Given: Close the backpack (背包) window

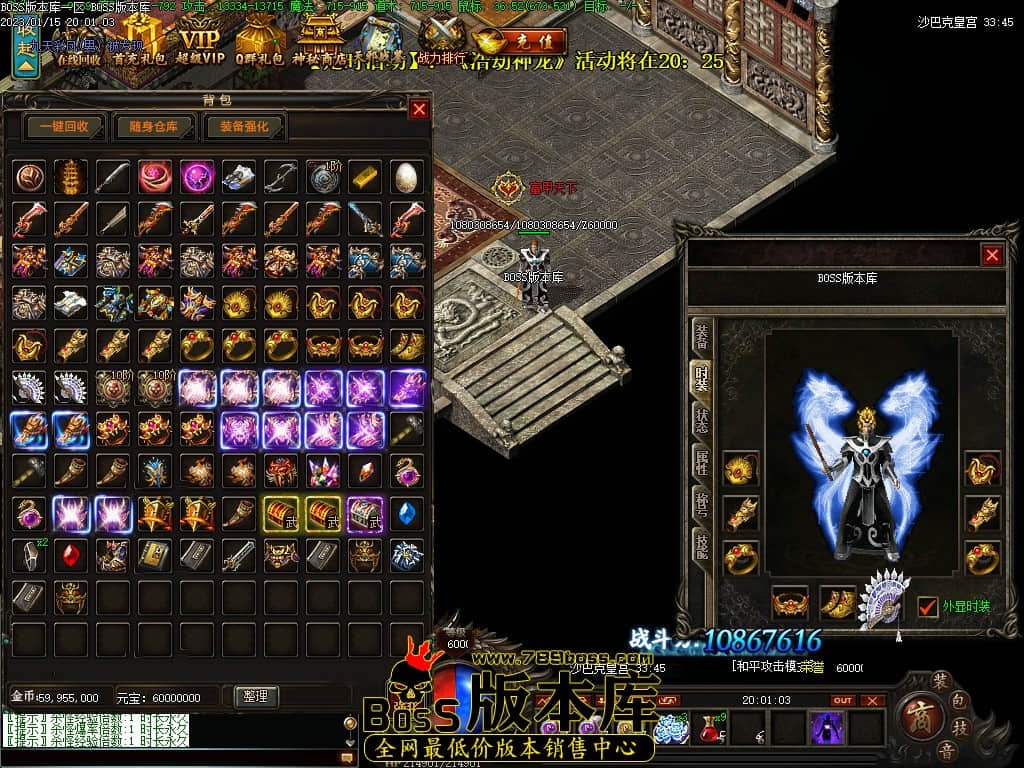Looking at the screenshot, I should point(419,109).
